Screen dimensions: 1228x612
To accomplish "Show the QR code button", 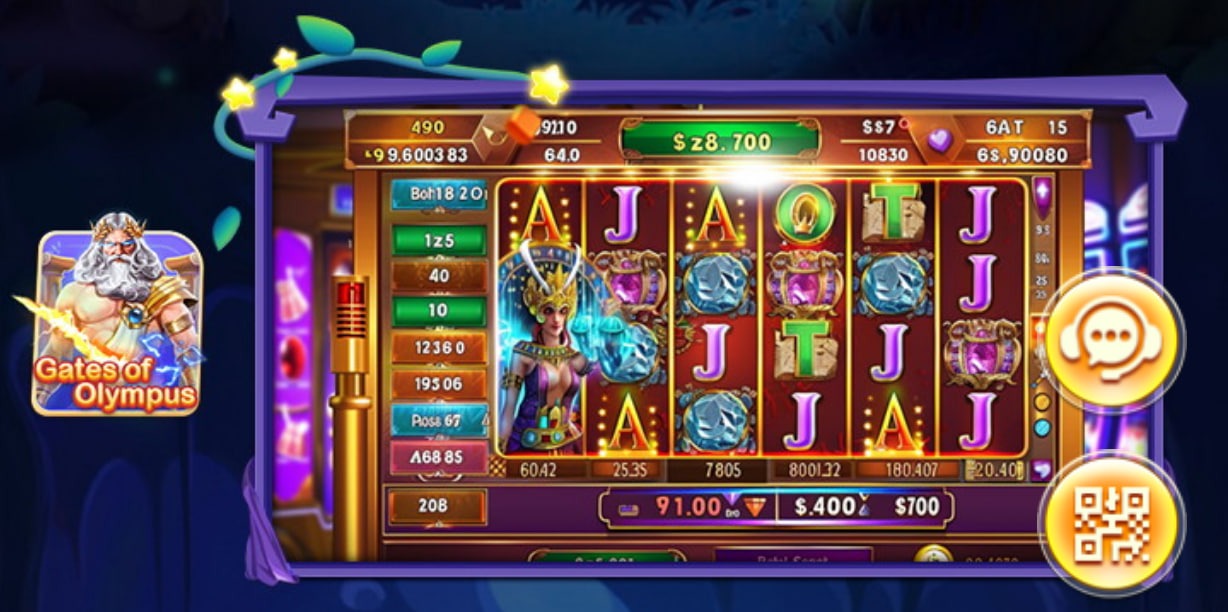I will point(1111,523).
